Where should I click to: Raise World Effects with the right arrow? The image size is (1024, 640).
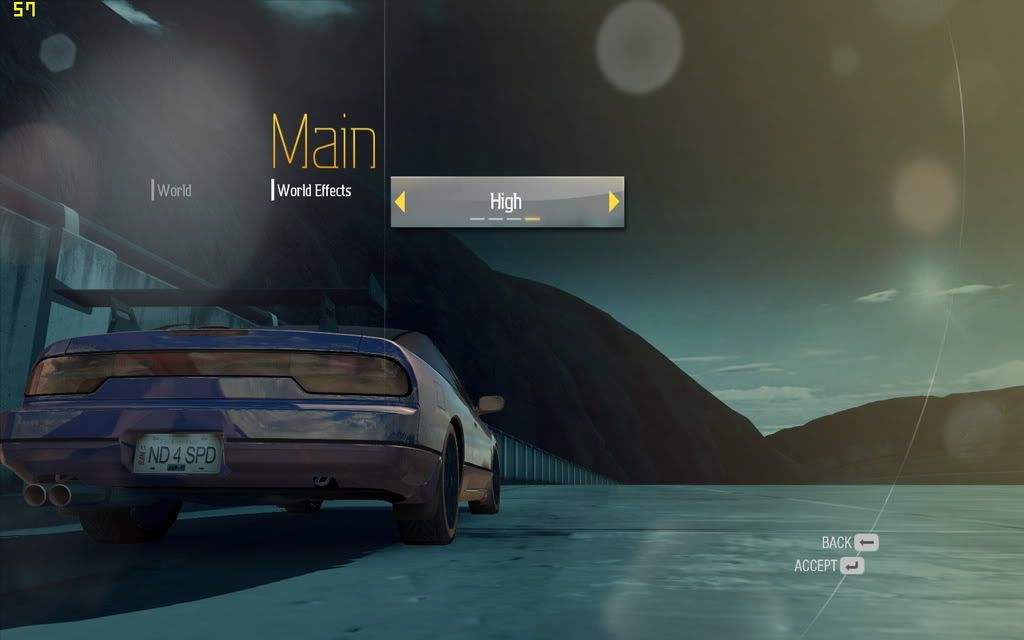pyautogui.click(x=614, y=202)
